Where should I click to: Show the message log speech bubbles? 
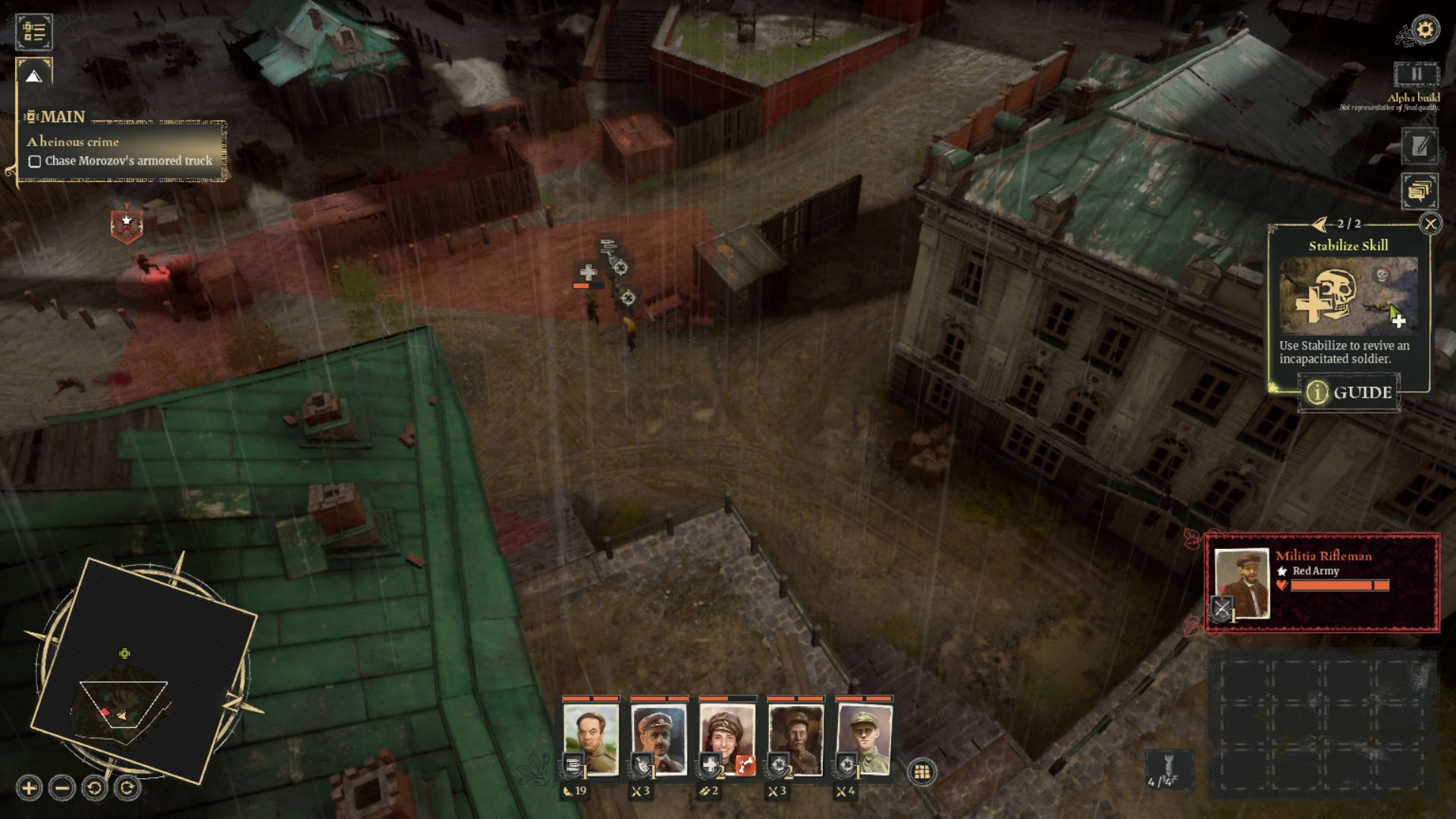[1419, 191]
